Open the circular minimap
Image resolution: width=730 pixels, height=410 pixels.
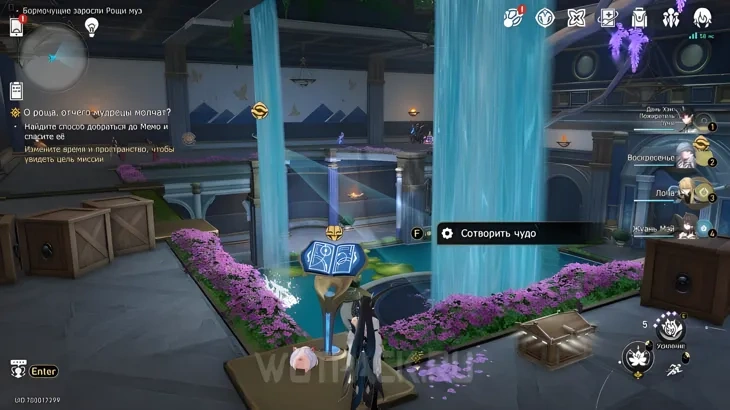point(53,57)
